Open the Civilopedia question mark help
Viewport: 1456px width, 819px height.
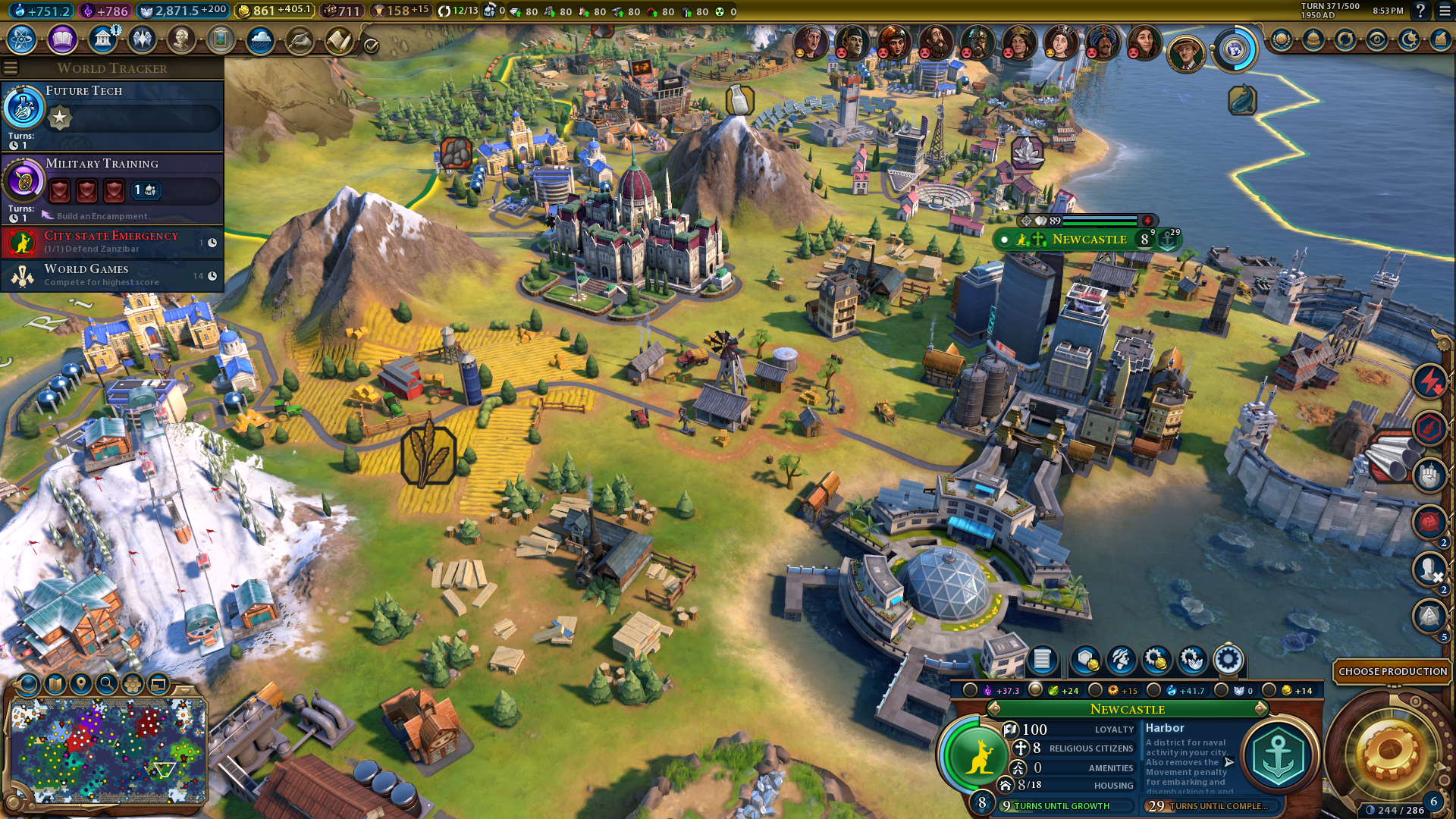coord(1420,11)
